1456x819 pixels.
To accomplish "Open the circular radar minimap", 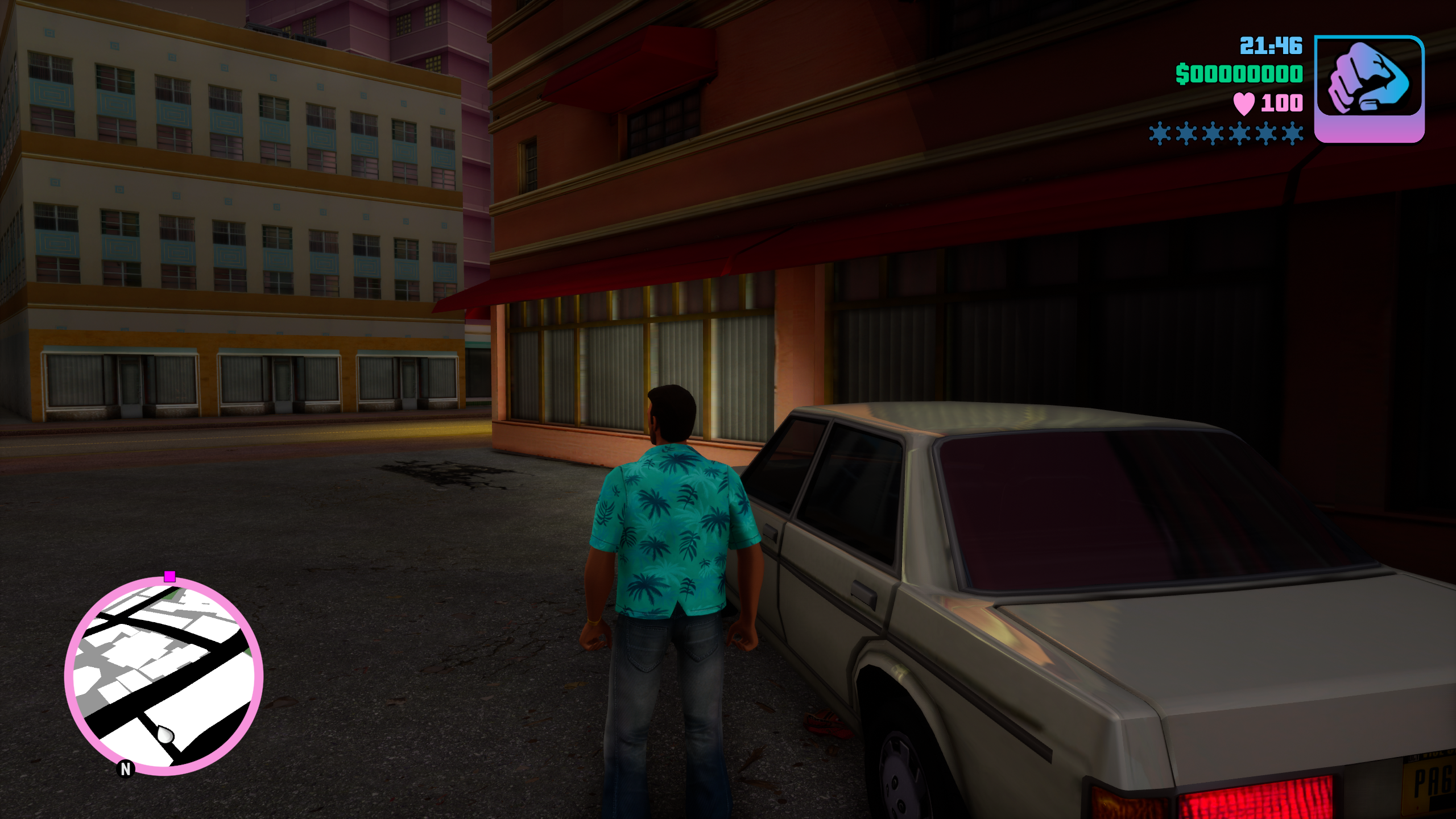I will (x=164, y=676).
